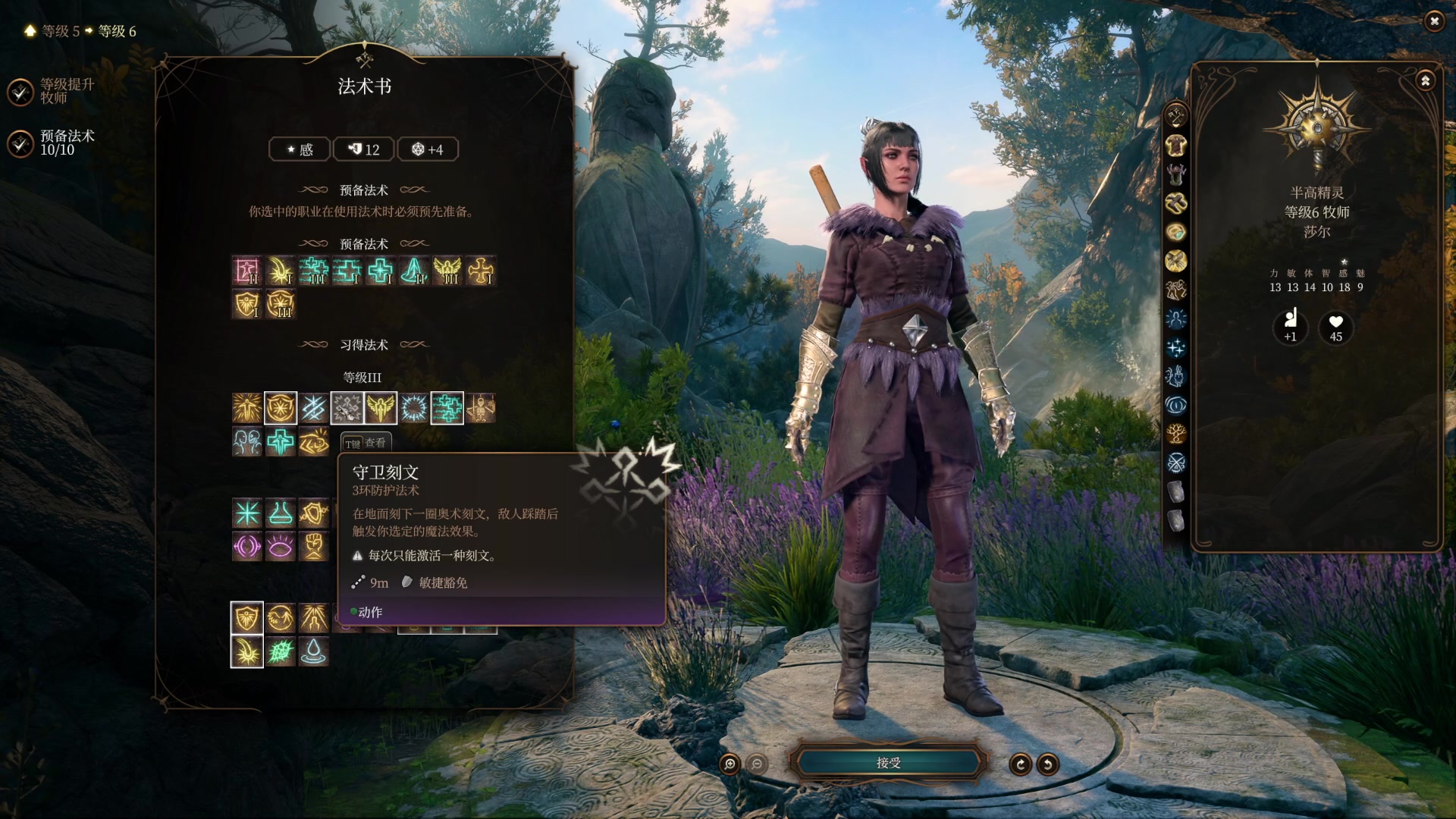Choose the raised fist spell icon

314,546
